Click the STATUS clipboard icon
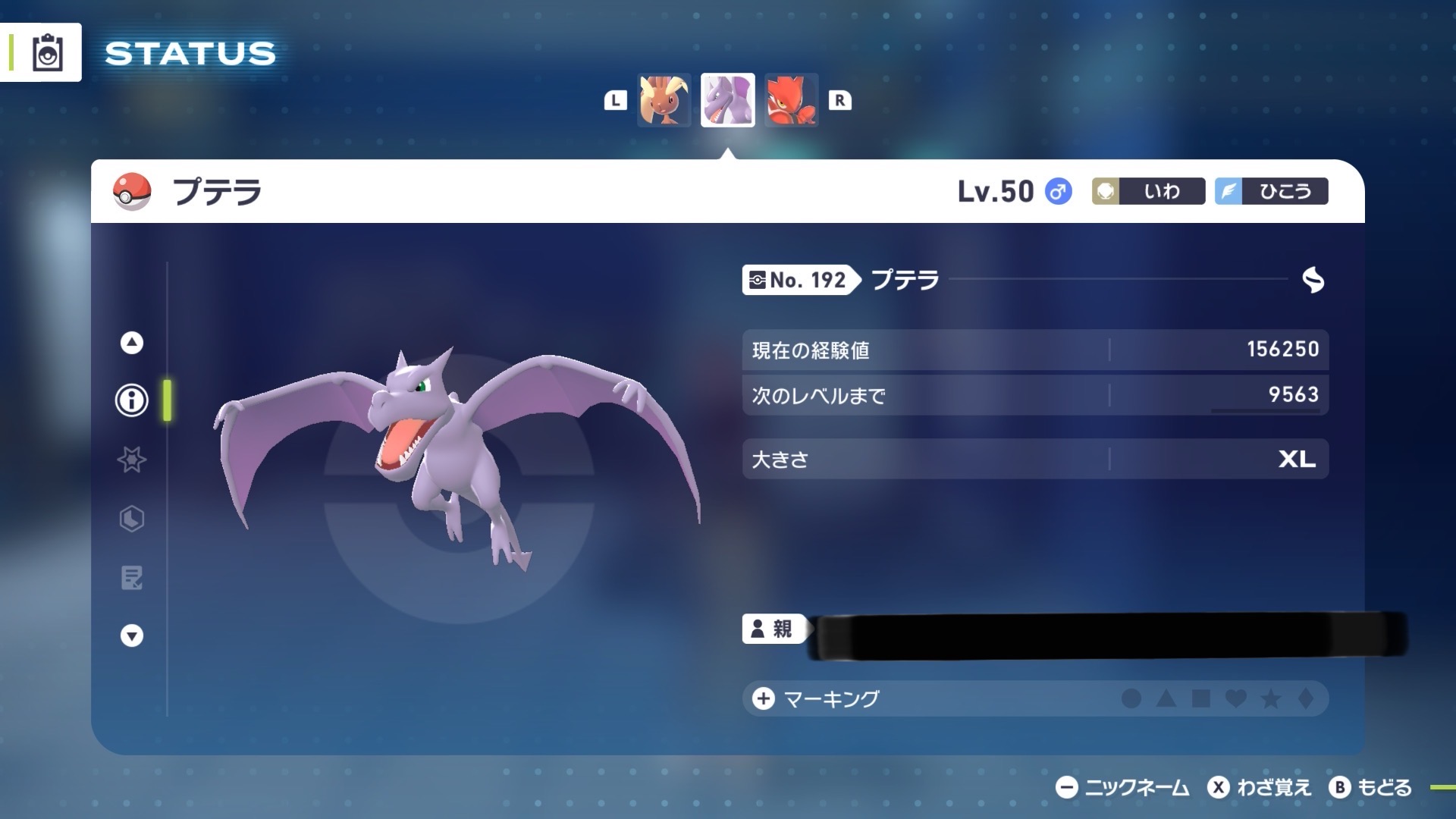Image resolution: width=1456 pixels, height=819 pixels. coord(47,53)
